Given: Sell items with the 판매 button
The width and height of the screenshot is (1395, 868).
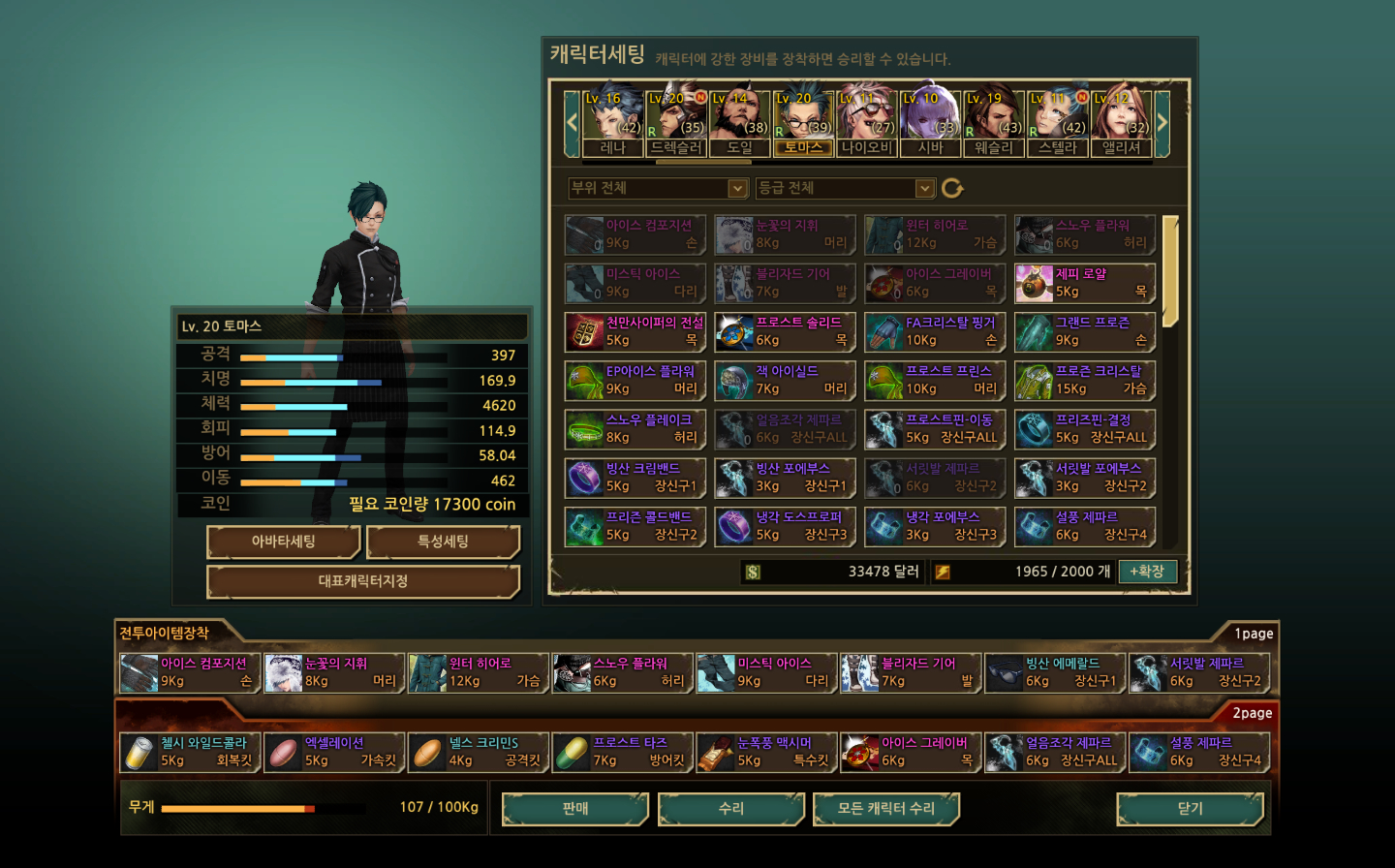Looking at the screenshot, I should [x=574, y=809].
